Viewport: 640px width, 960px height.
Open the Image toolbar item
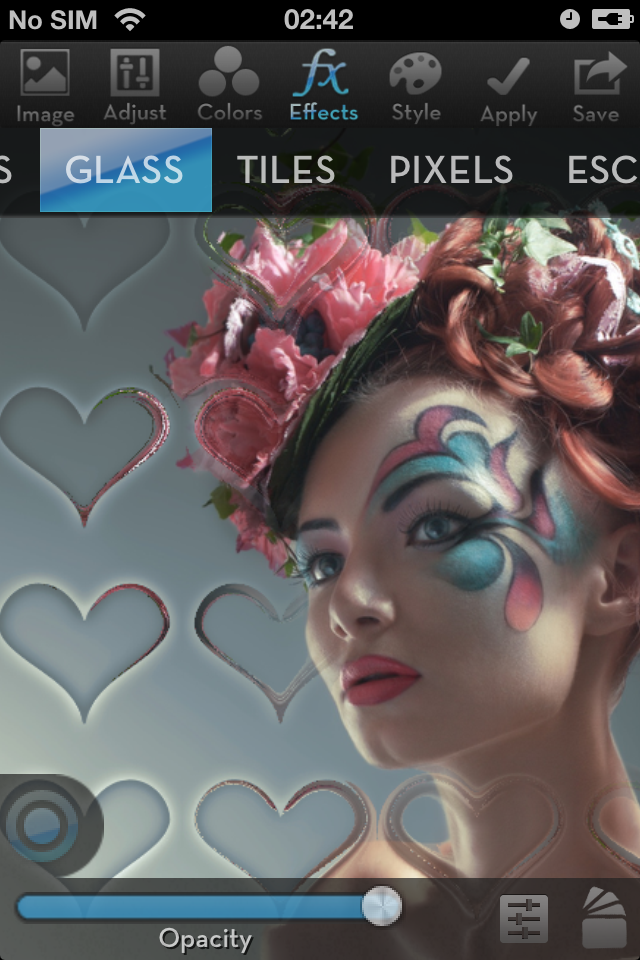pyautogui.click(x=45, y=86)
